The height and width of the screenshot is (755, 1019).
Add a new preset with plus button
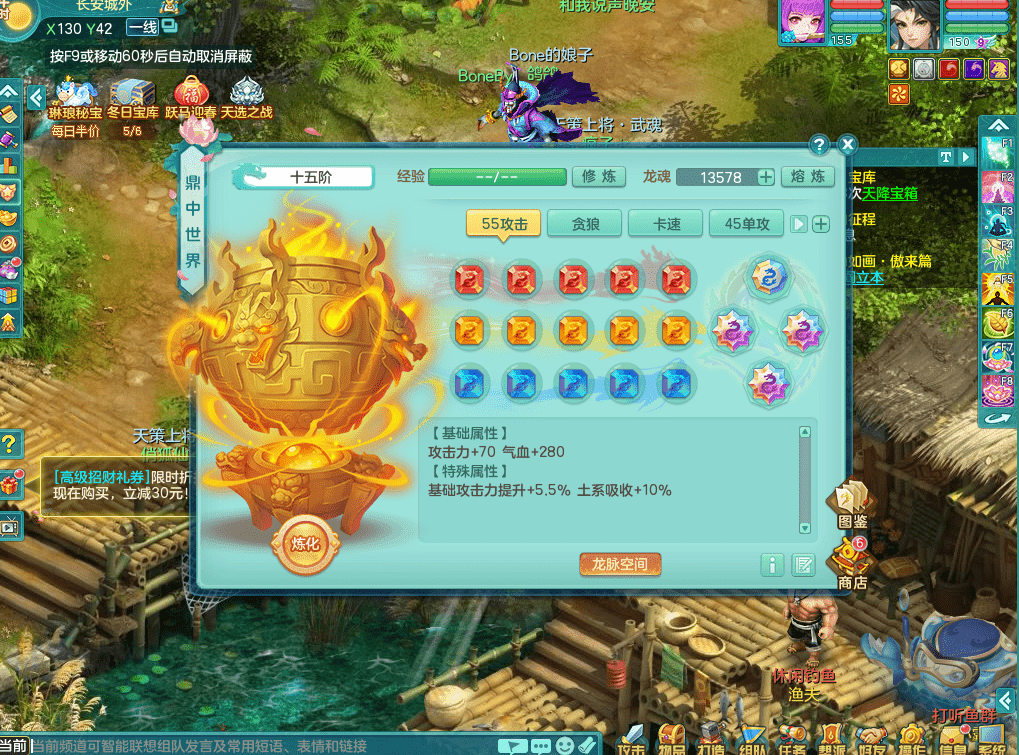point(821,224)
